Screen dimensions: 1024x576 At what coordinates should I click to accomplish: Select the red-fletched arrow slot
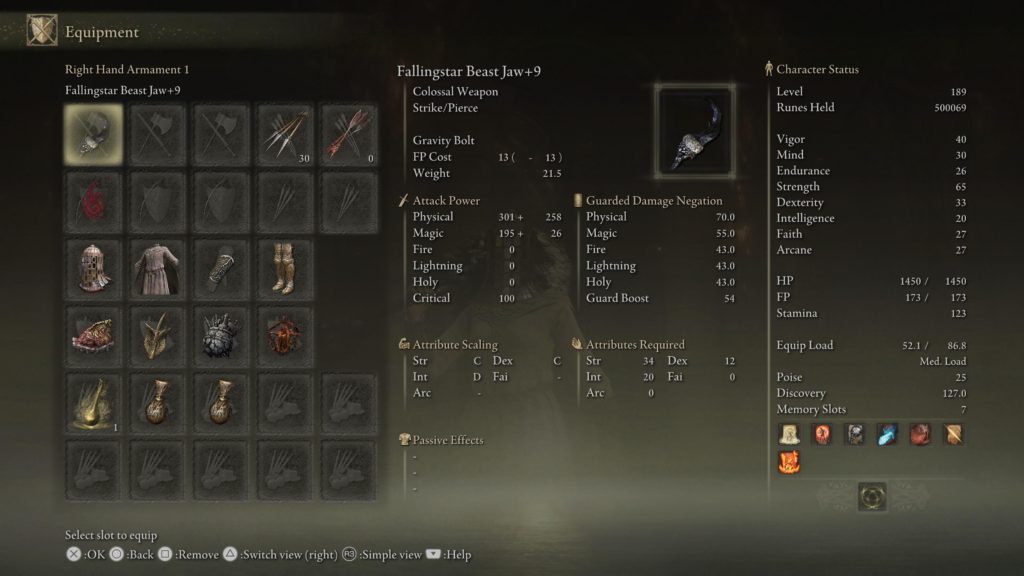coord(349,135)
